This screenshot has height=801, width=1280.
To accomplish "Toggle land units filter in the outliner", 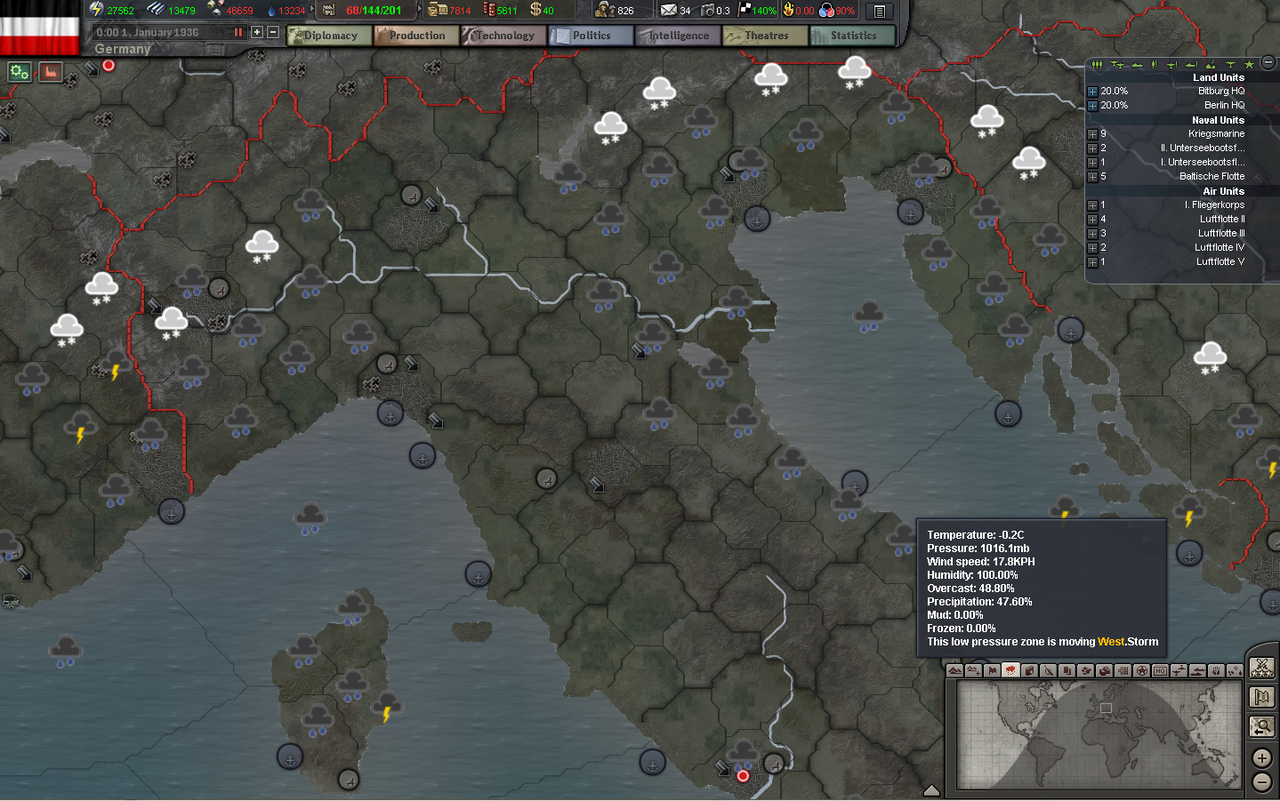I will point(1096,65).
